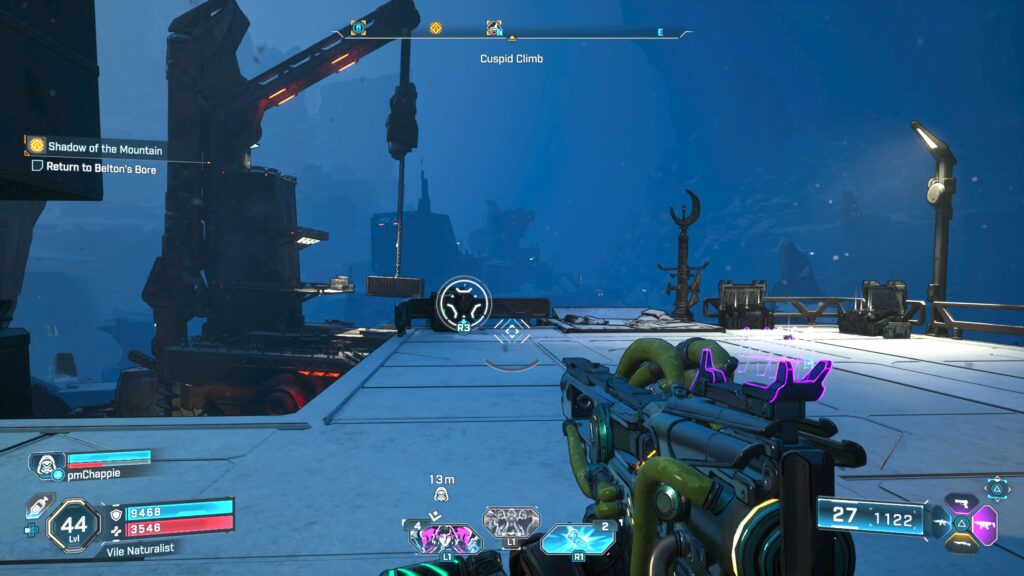Switch to the pistol weapon slot
The width and height of the screenshot is (1024, 576).
coord(961,504)
